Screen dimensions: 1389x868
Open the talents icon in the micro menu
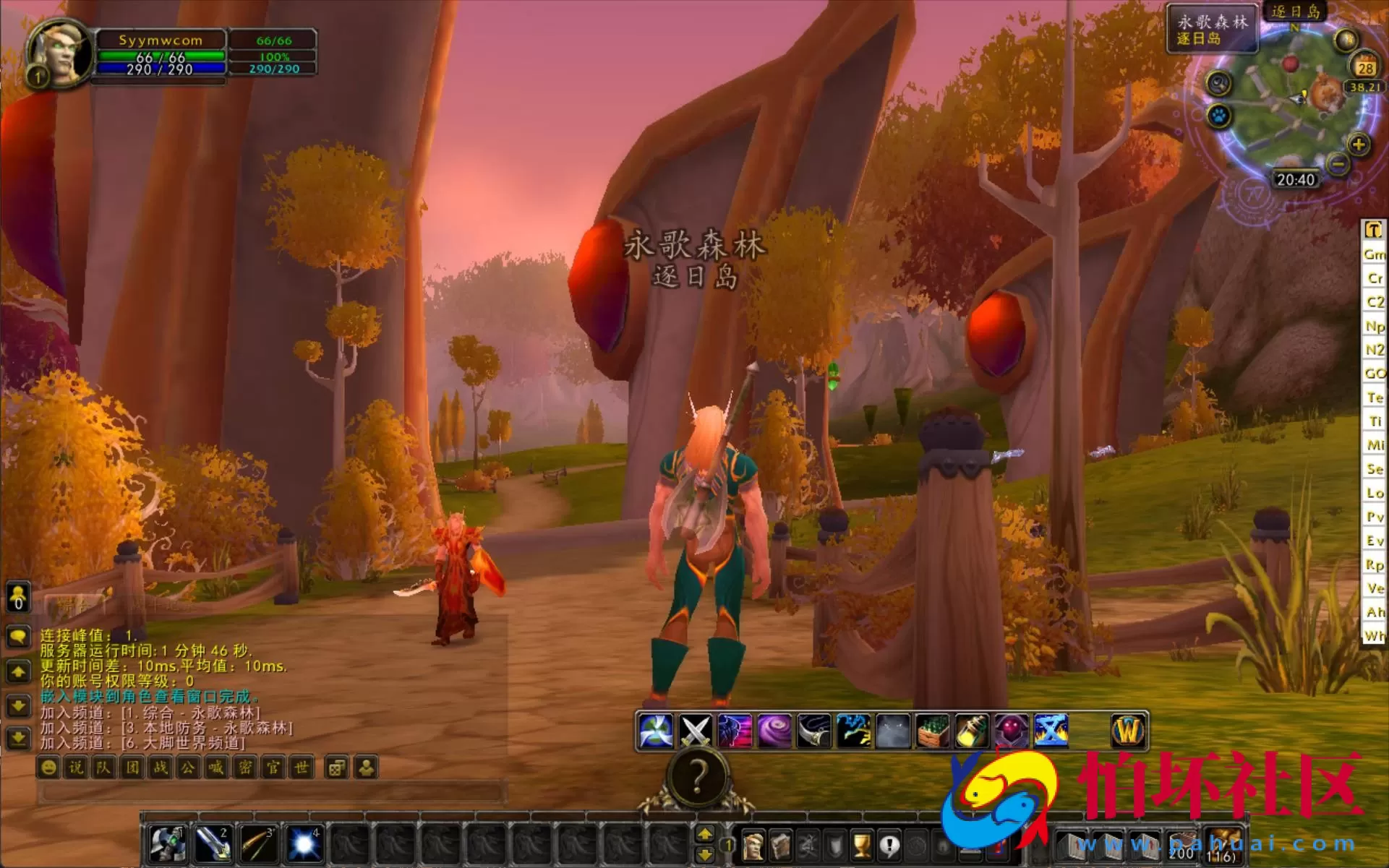[808, 845]
